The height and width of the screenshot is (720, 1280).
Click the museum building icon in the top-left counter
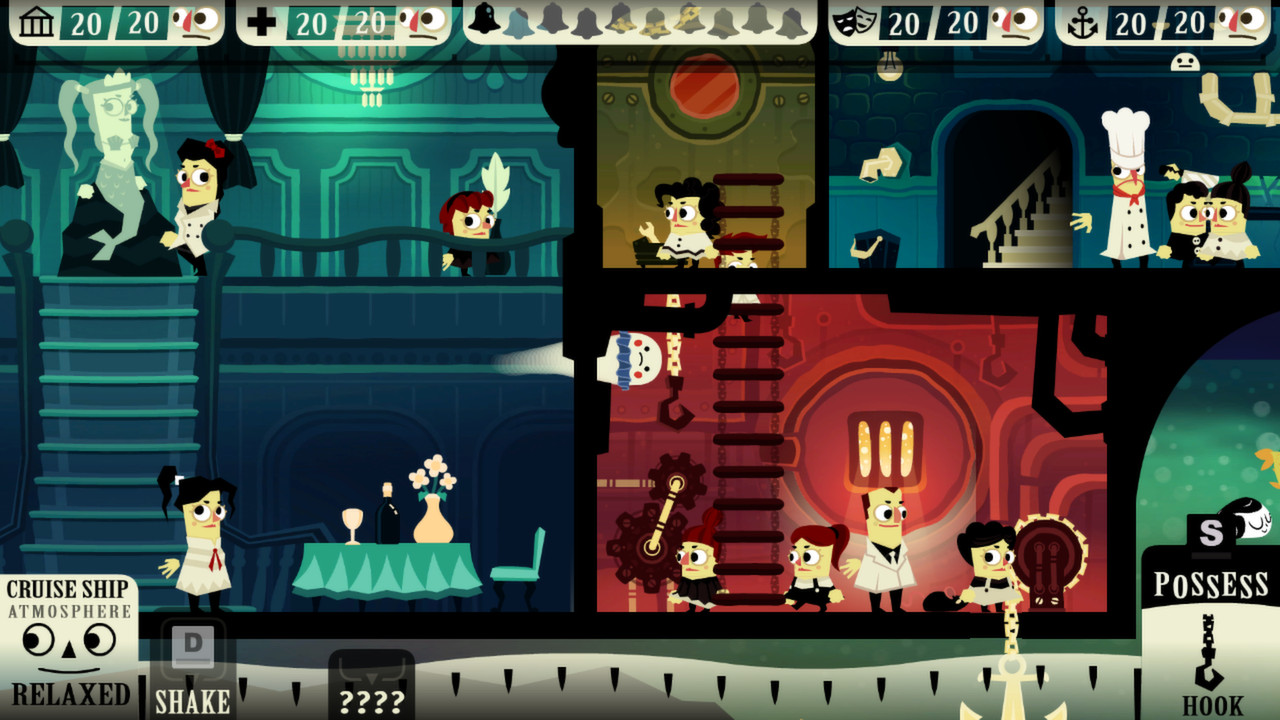tap(37, 20)
